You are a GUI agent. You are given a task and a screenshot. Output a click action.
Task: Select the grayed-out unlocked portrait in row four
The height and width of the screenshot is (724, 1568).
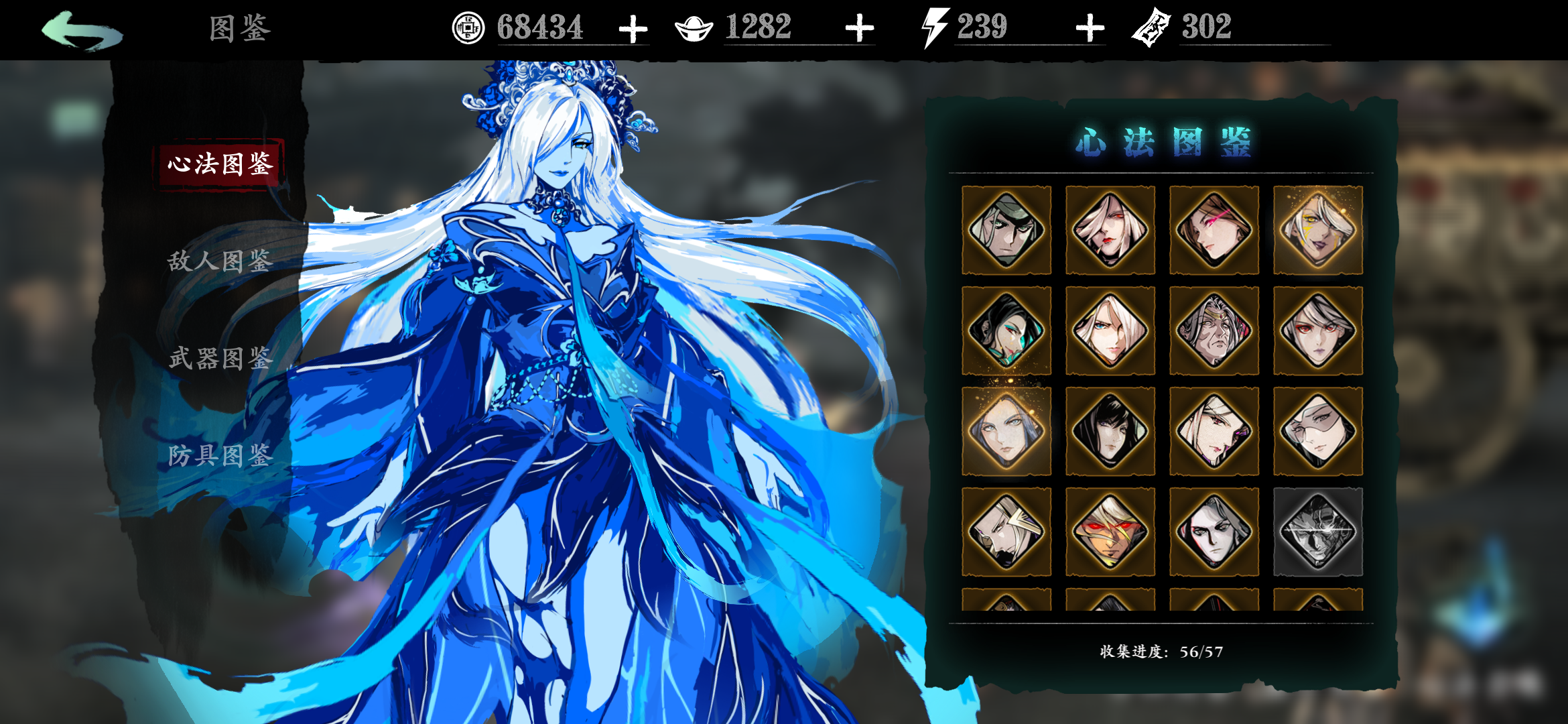click(x=1317, y=532)
